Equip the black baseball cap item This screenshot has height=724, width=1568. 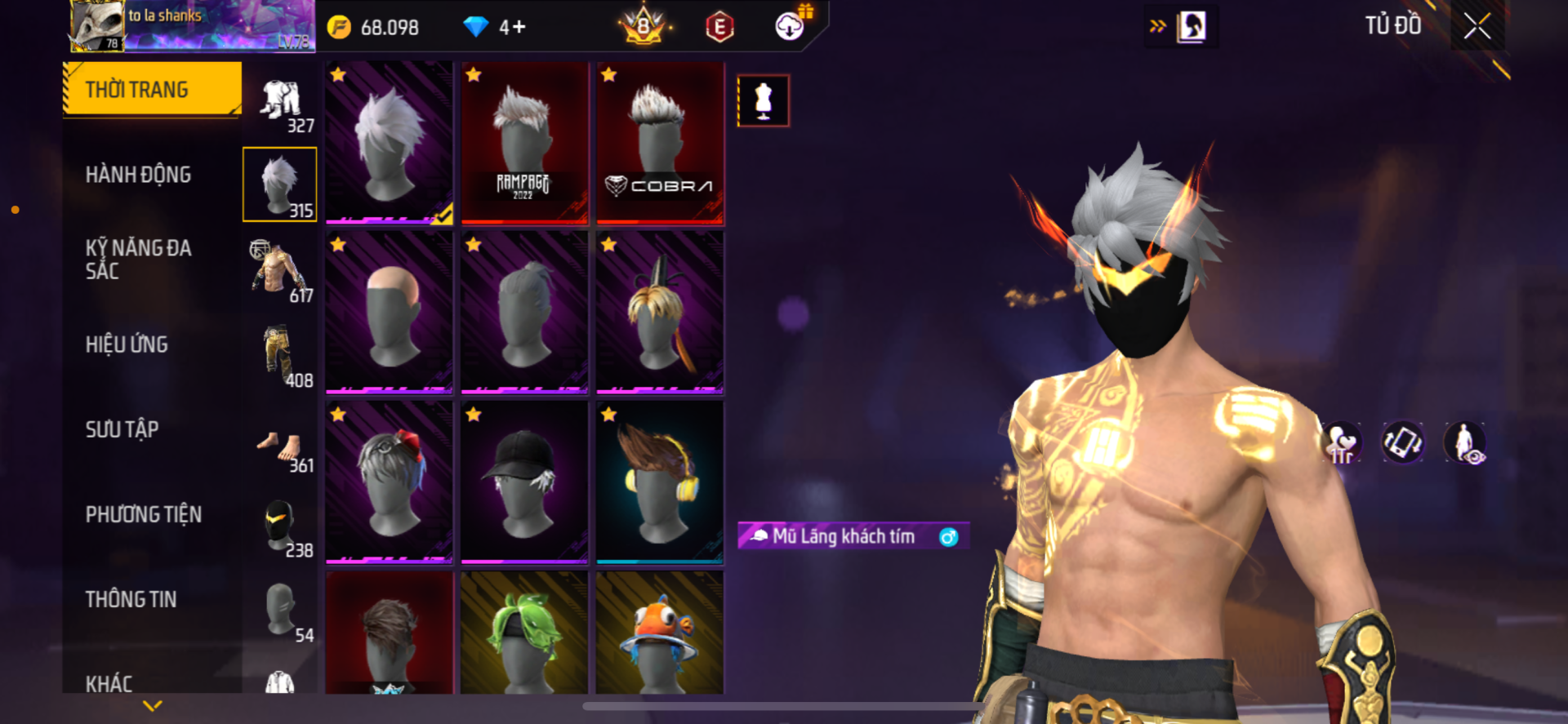(x=524, y=482)
